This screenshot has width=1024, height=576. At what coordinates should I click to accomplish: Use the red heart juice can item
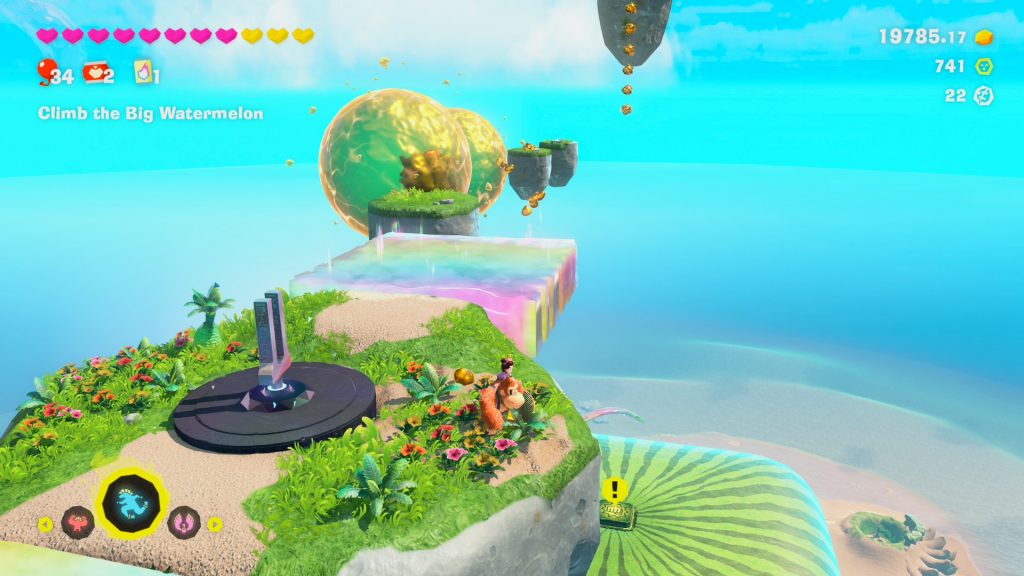pos(96,73)
